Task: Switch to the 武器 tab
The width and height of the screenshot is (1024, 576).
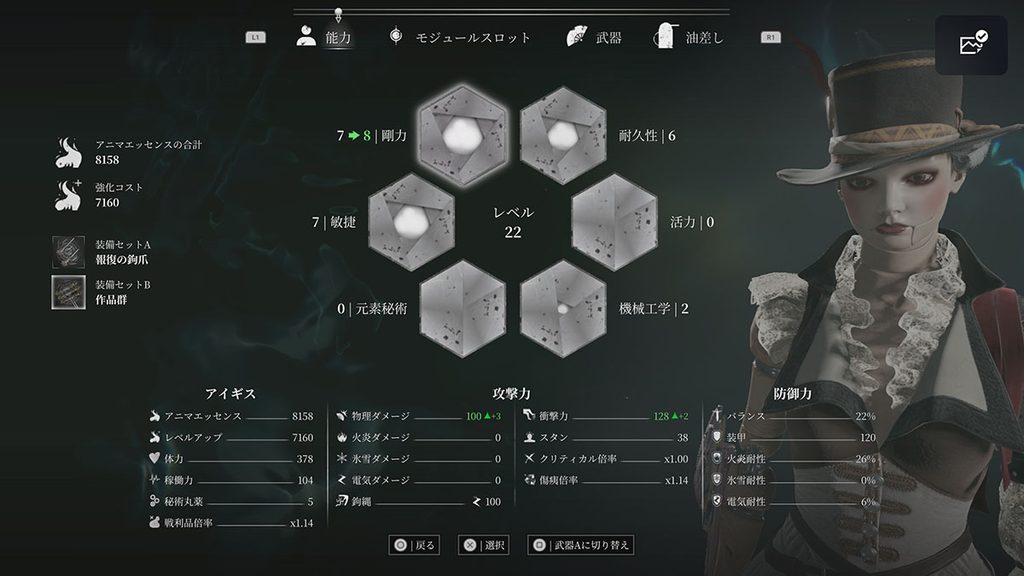Action: (594, 38)
